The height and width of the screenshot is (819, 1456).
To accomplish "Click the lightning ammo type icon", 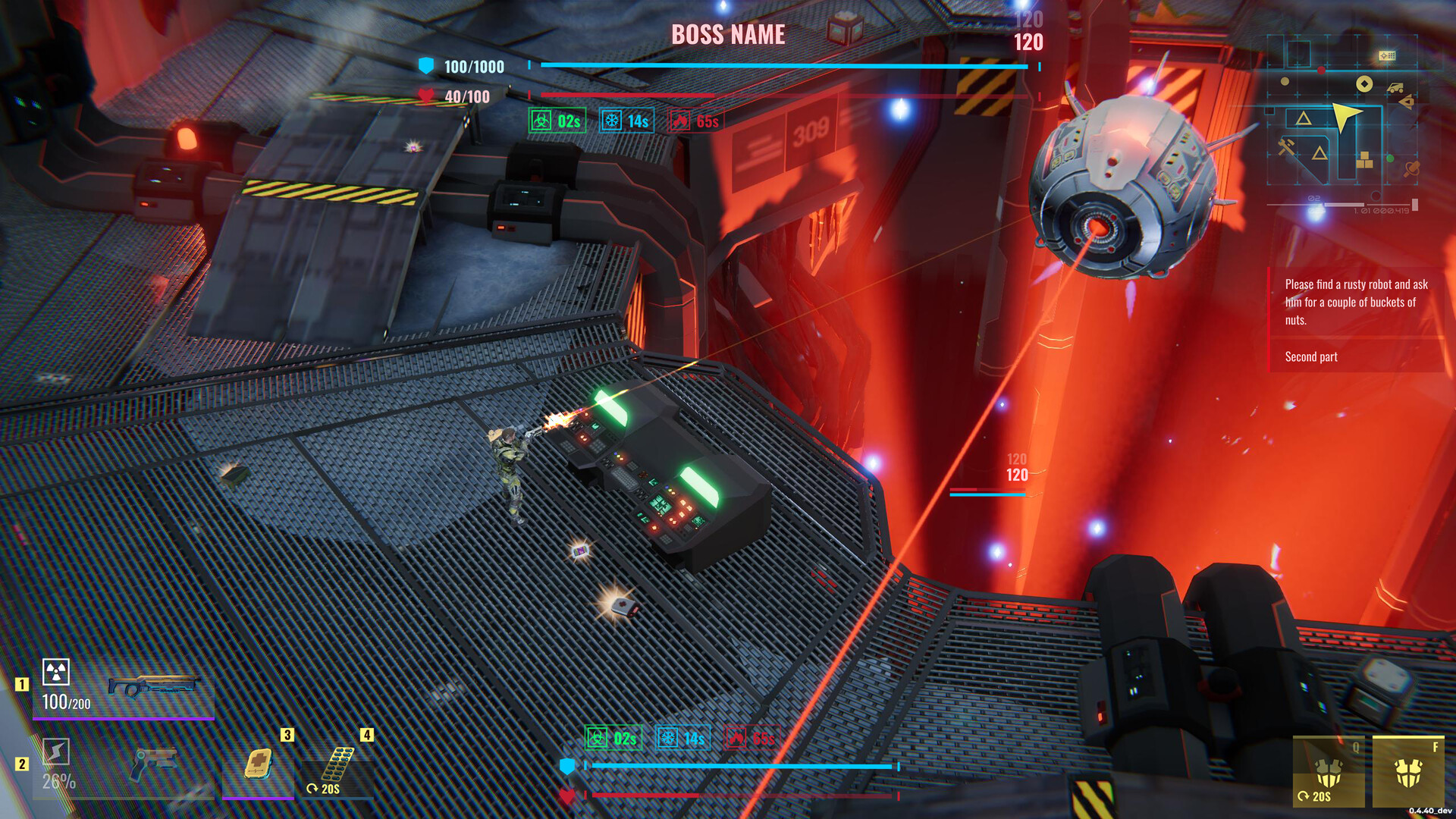I will click(56, 752).
